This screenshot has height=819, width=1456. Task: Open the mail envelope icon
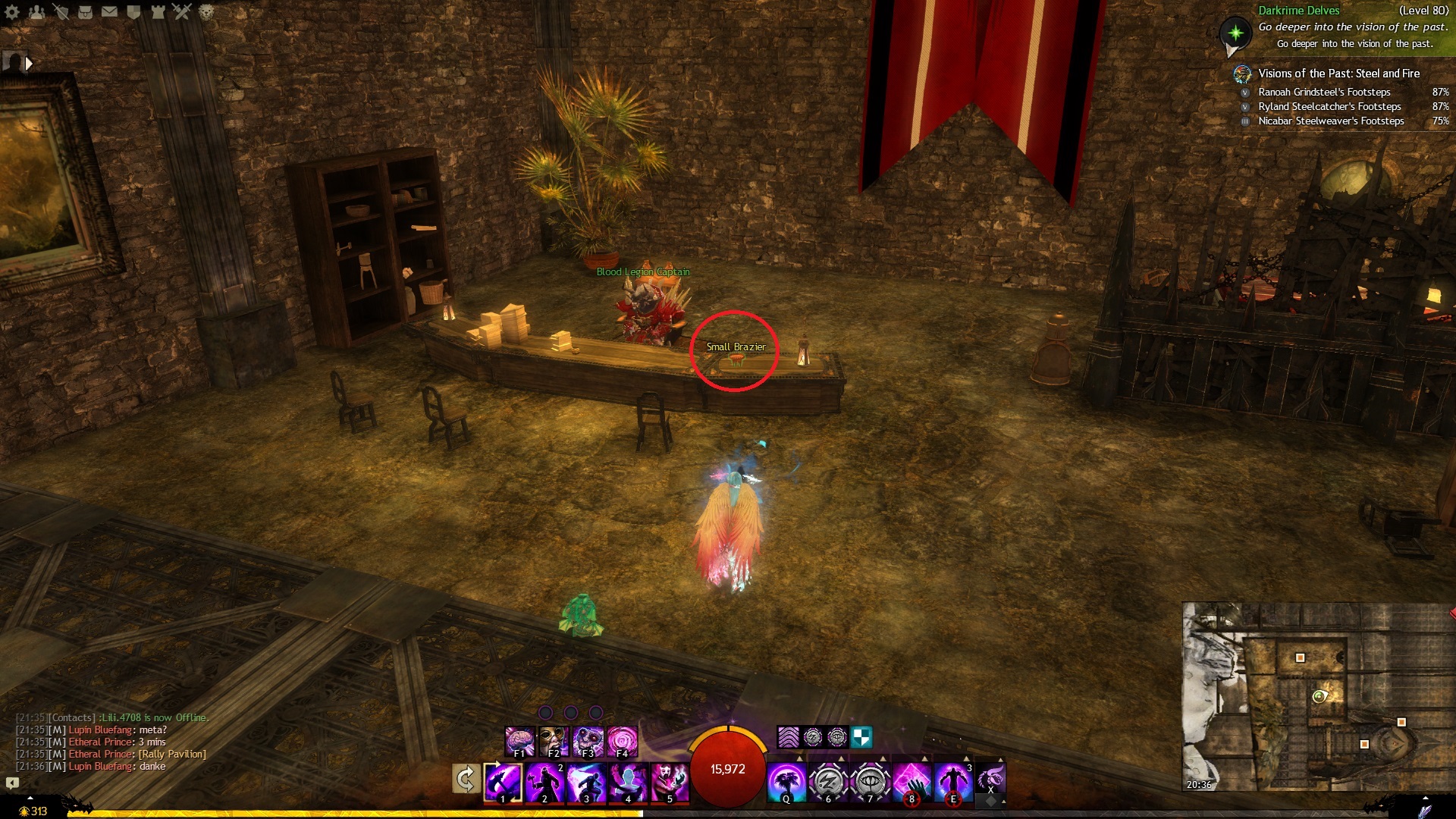(109, 12)
